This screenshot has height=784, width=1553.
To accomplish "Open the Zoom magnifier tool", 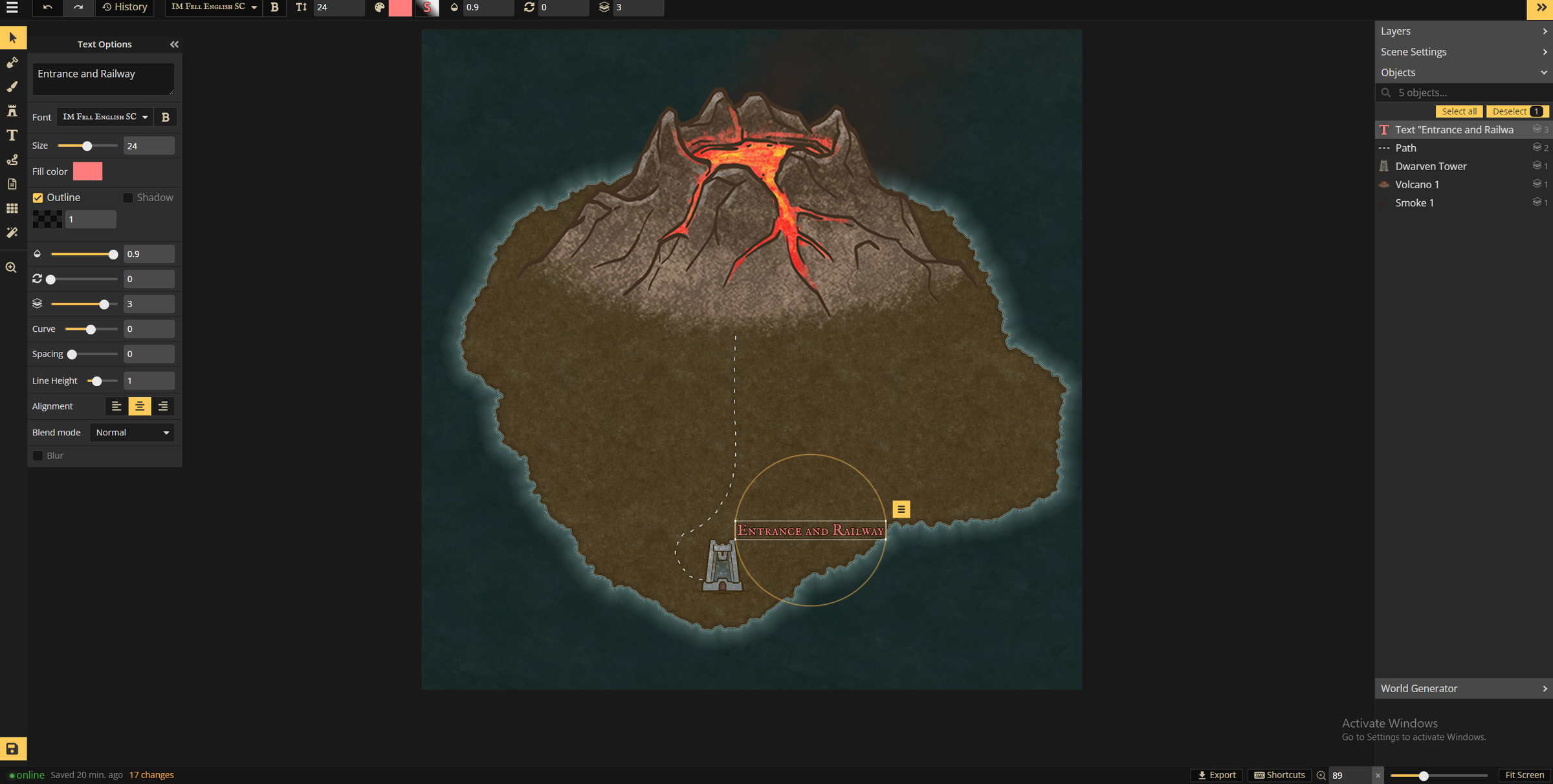I will (12, 267).
